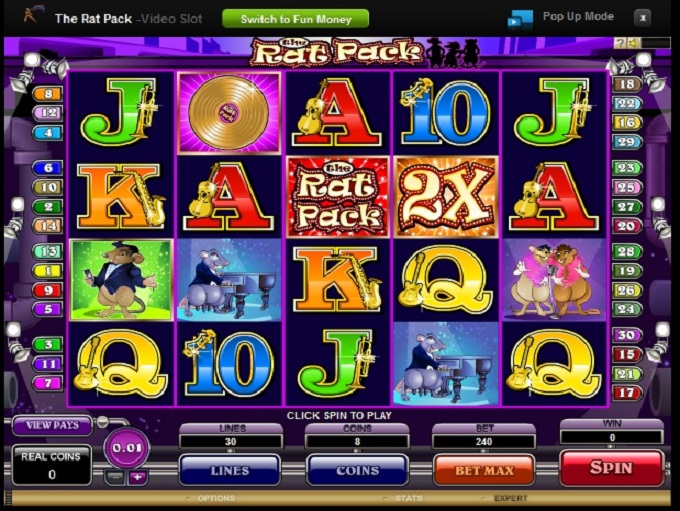Open the question mark help button
680x511 pixels.
(621, 43)
